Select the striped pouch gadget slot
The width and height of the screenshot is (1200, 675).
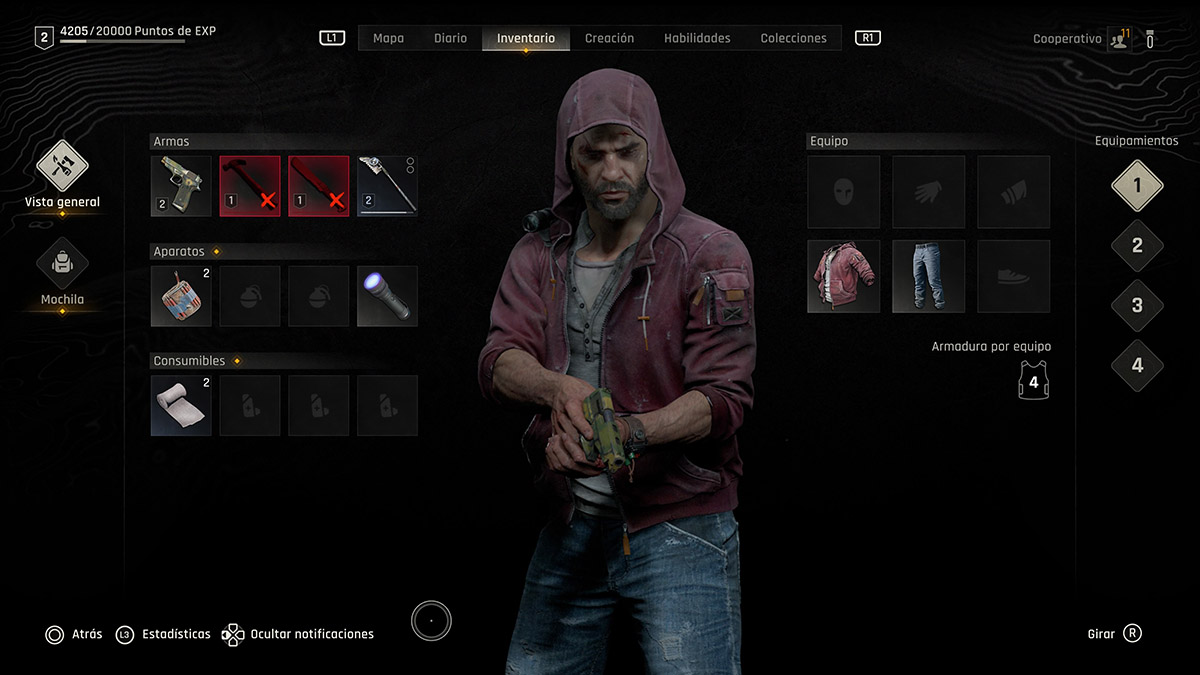pos(181,296)
